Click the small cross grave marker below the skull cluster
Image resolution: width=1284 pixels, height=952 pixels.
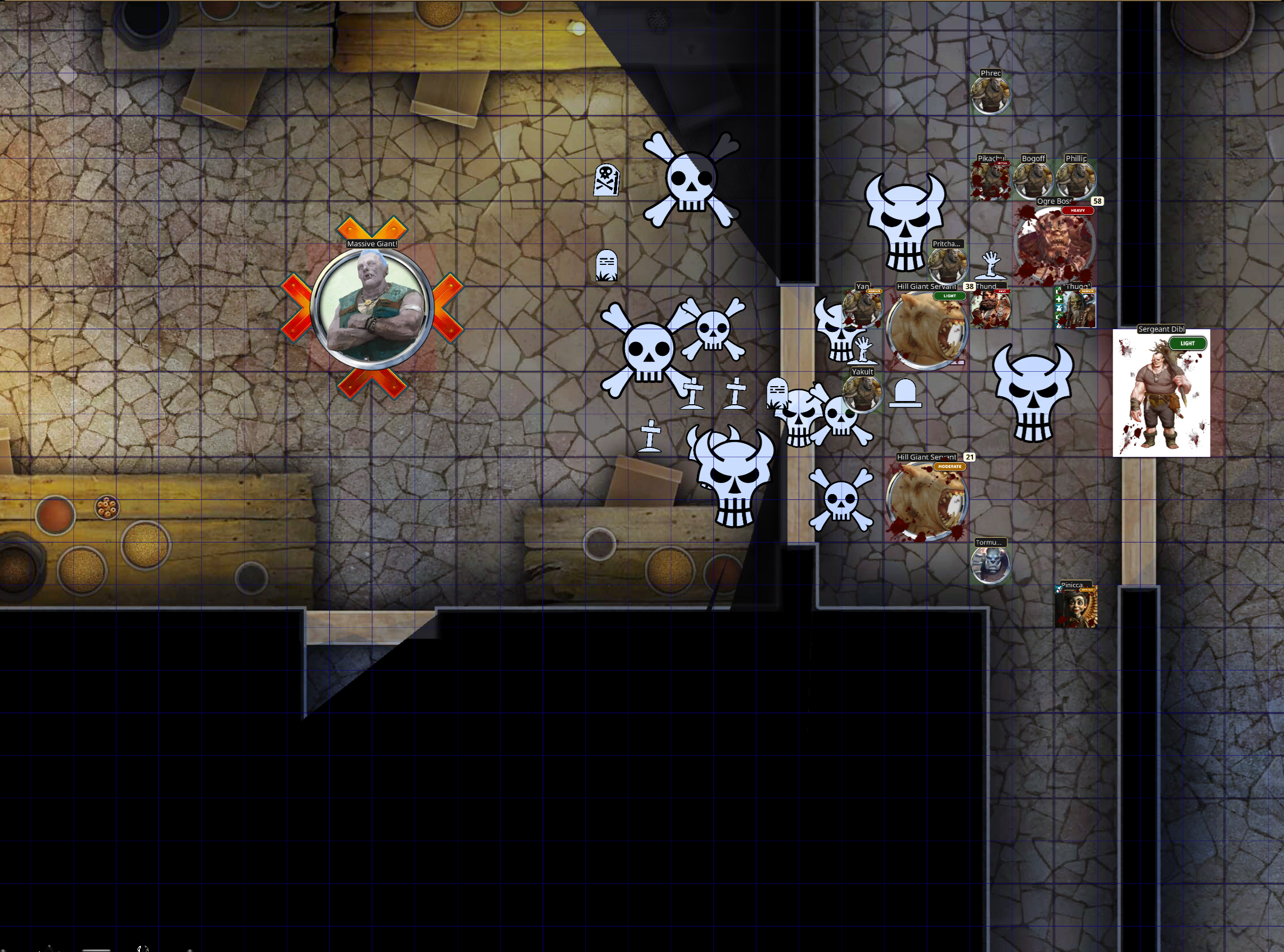650,436
